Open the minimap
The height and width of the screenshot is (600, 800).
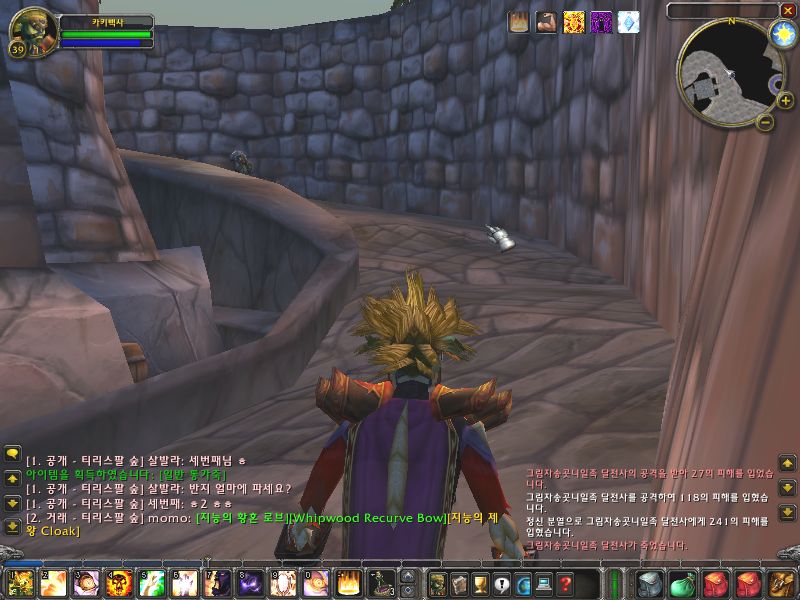728,68
